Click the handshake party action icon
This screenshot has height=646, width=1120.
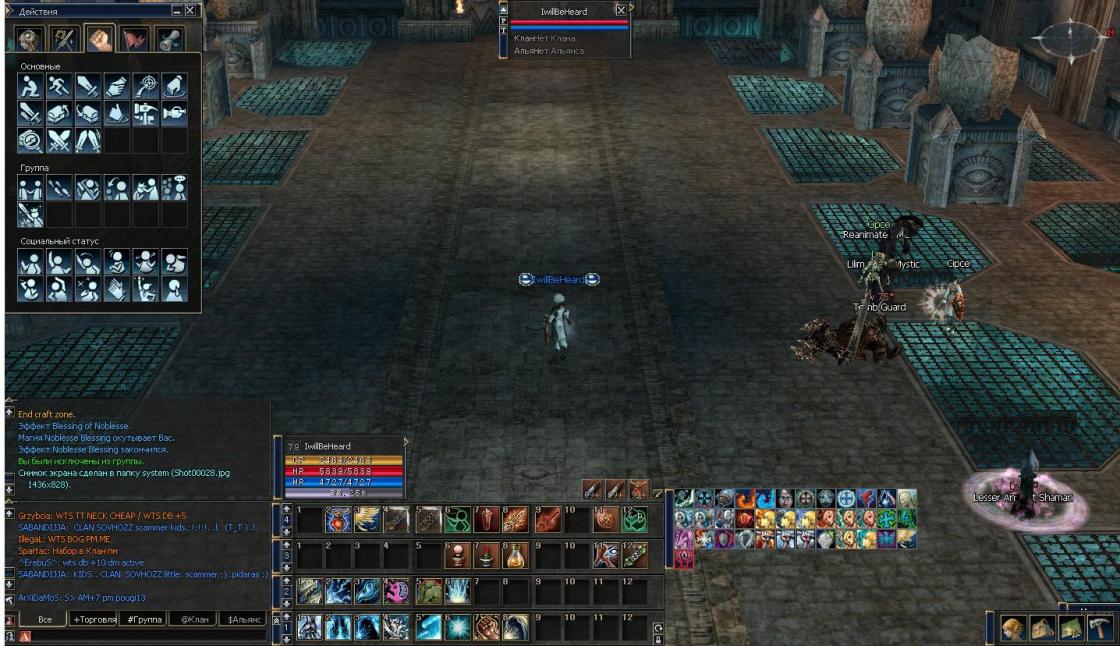[31, 187]
